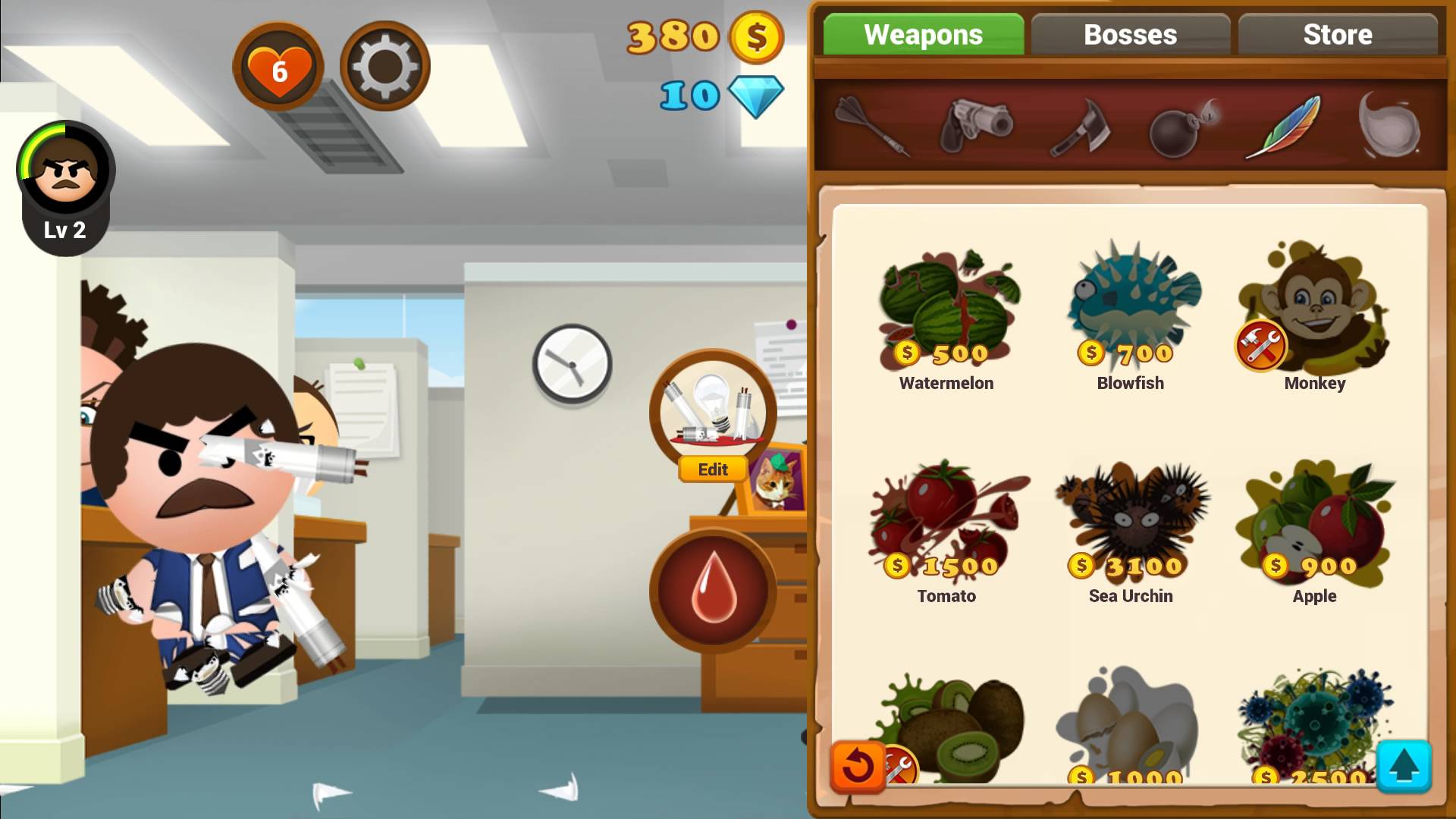Open the Bosses tab
1456x819 pixels.
coord(1130,35)
